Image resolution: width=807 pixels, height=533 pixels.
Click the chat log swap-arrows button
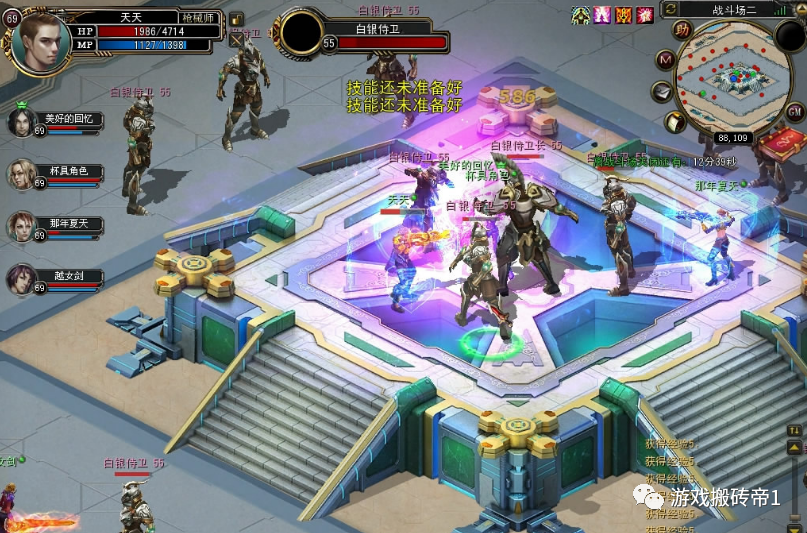[795, 429]
